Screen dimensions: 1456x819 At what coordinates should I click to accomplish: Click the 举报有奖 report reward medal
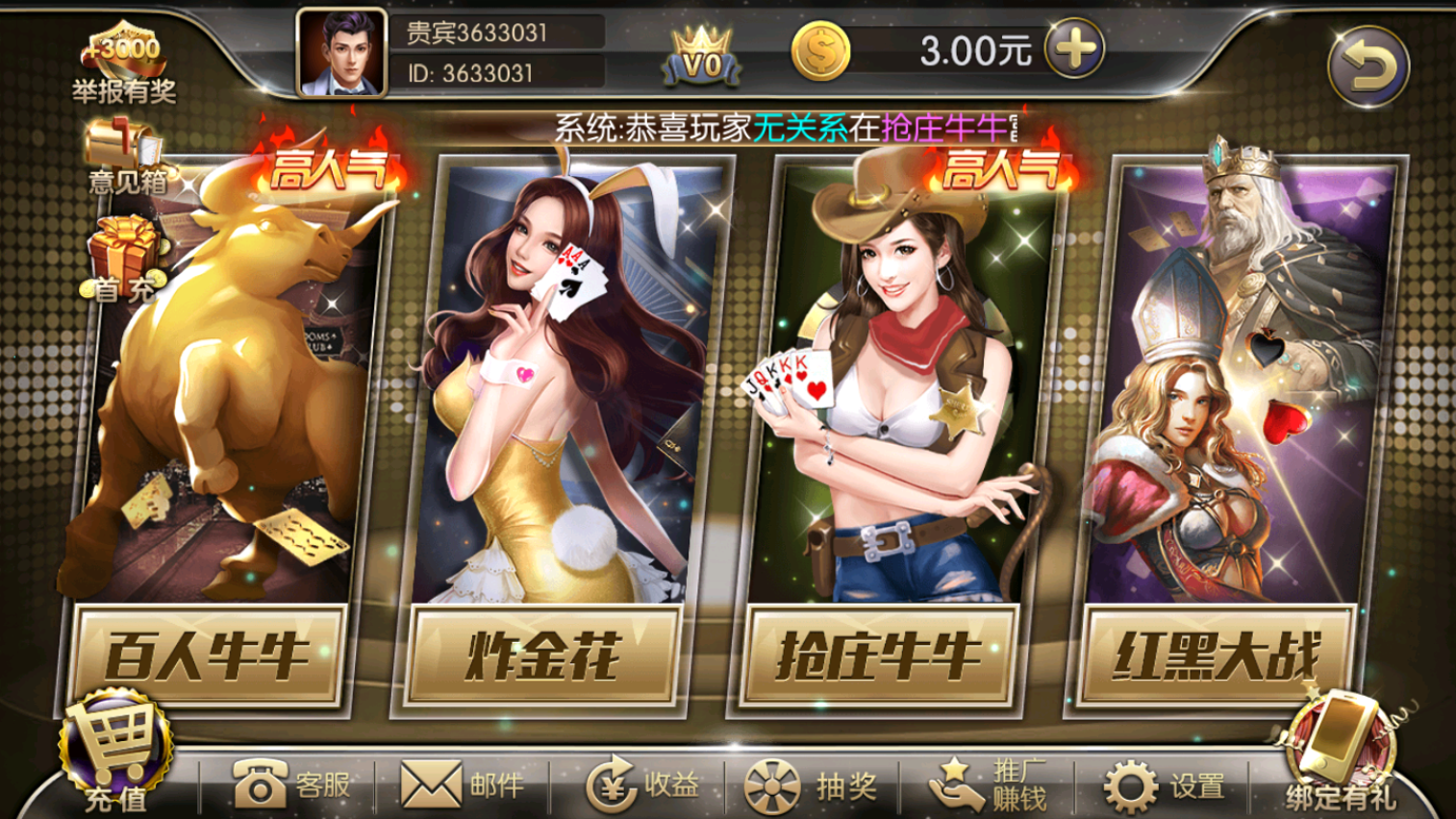(x=125, y=43)
